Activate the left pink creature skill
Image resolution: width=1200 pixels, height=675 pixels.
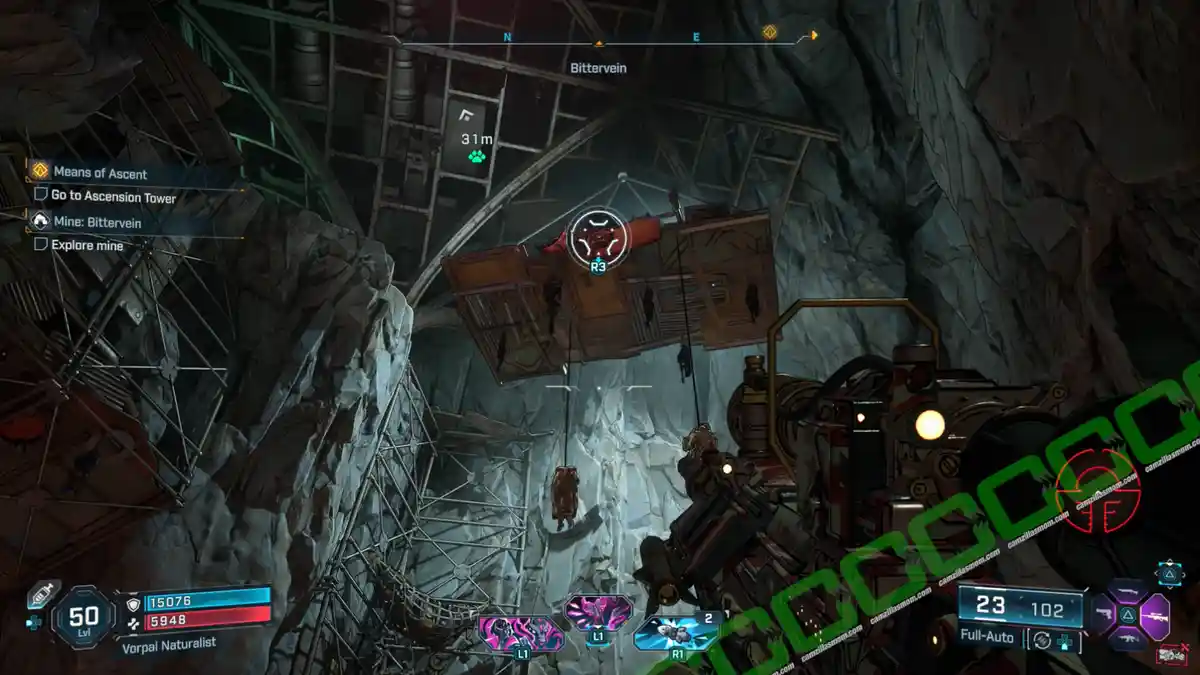click(x=521, y=632)
